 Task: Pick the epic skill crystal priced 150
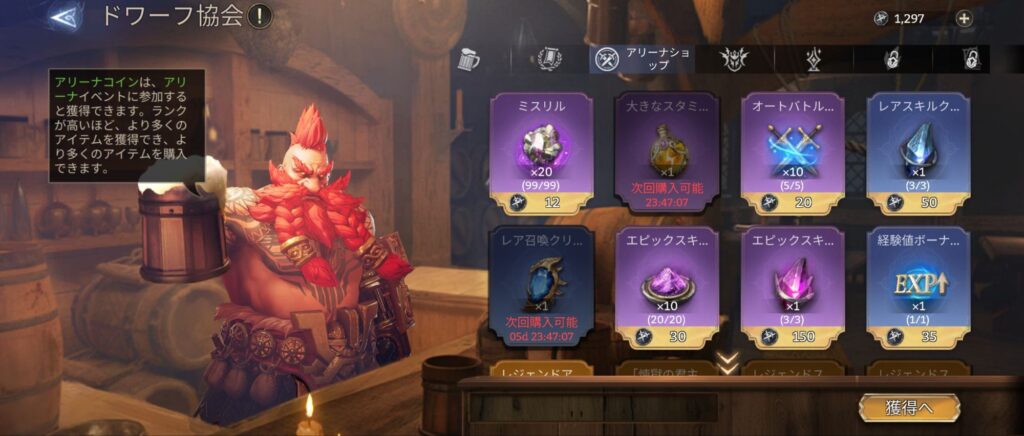coord(792,285)
